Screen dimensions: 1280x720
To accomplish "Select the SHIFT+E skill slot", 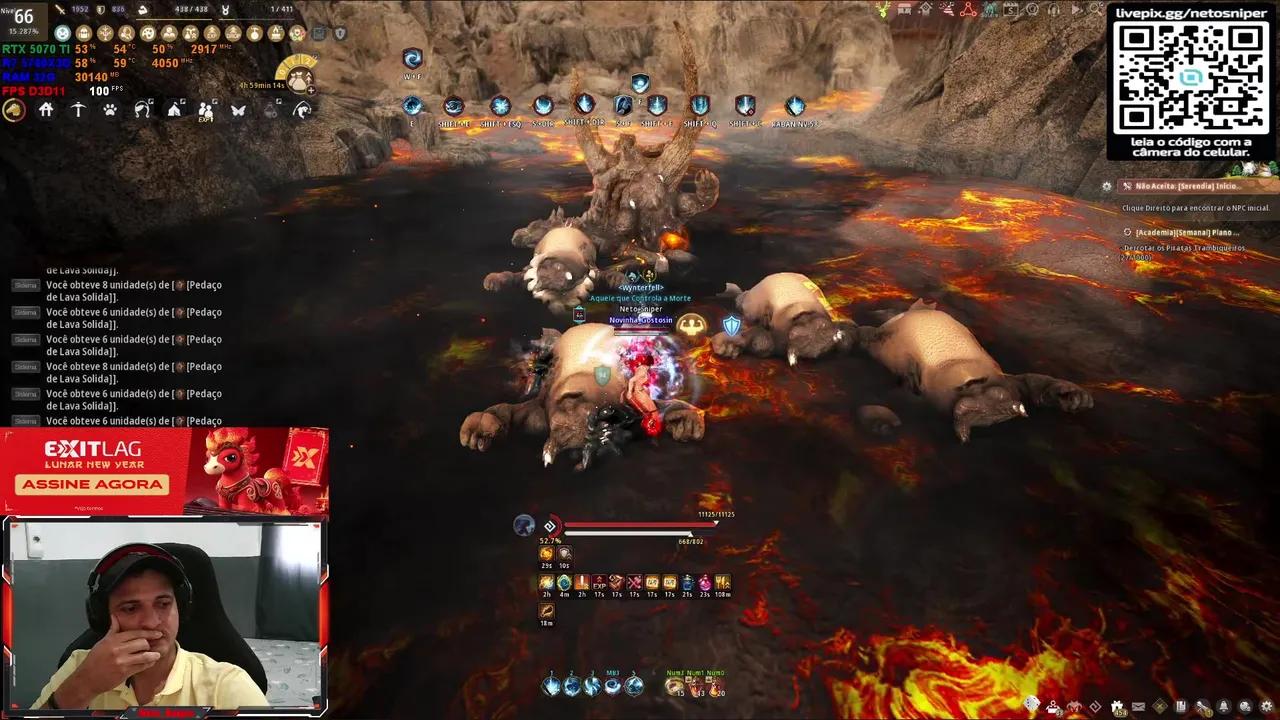I will pos(452,106).
